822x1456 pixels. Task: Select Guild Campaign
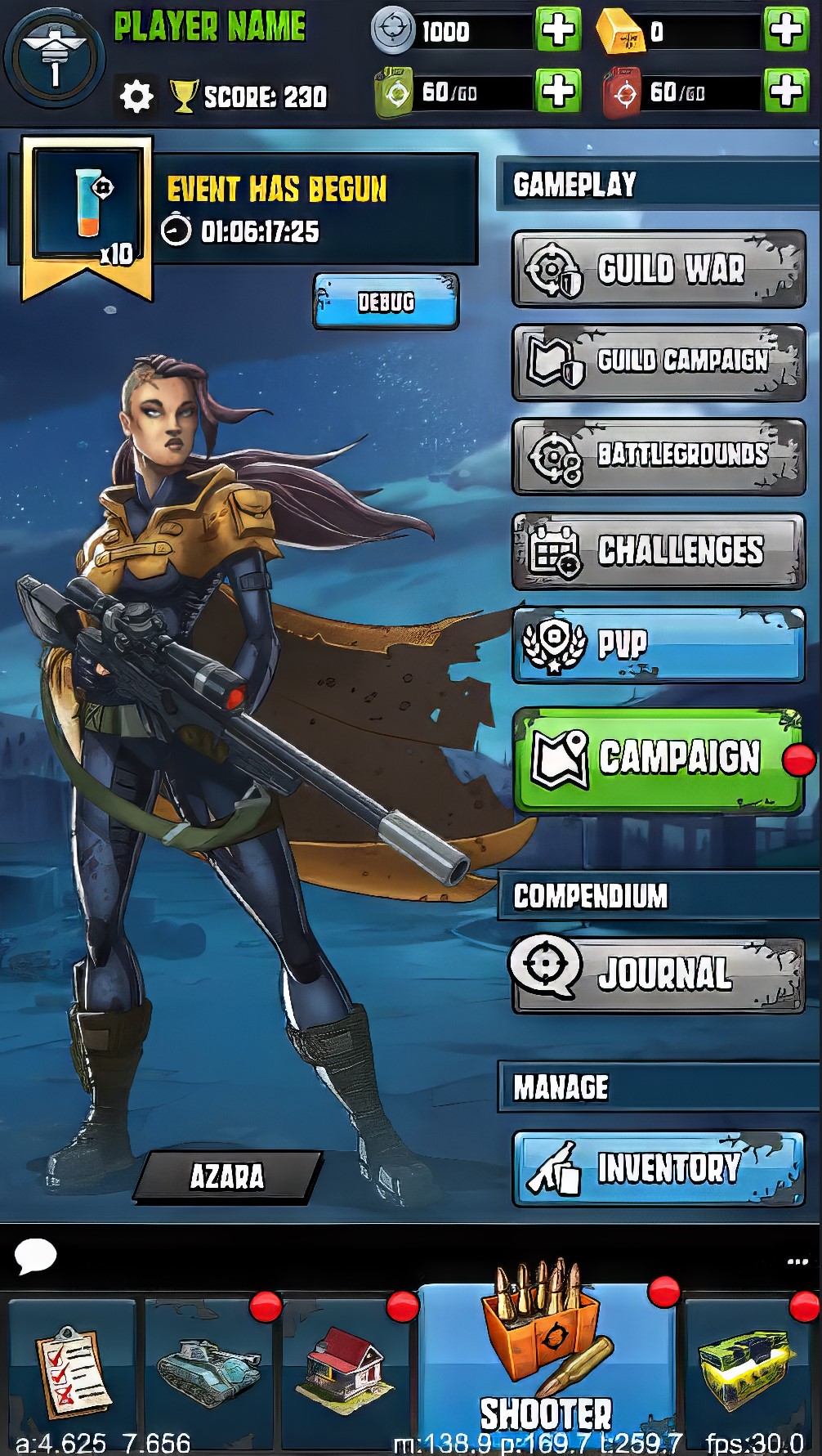pos(659,362)
